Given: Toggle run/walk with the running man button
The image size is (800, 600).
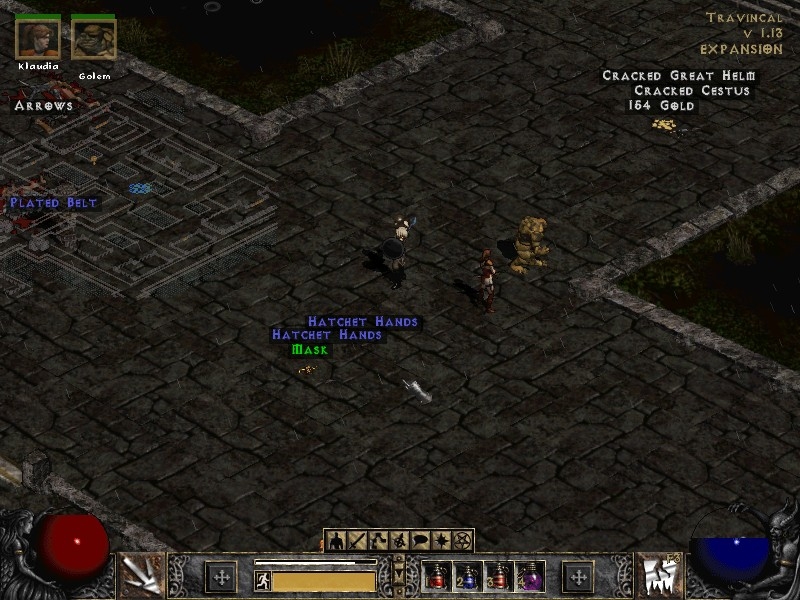Looking at the screenshot, I should (x=263, y=579).
